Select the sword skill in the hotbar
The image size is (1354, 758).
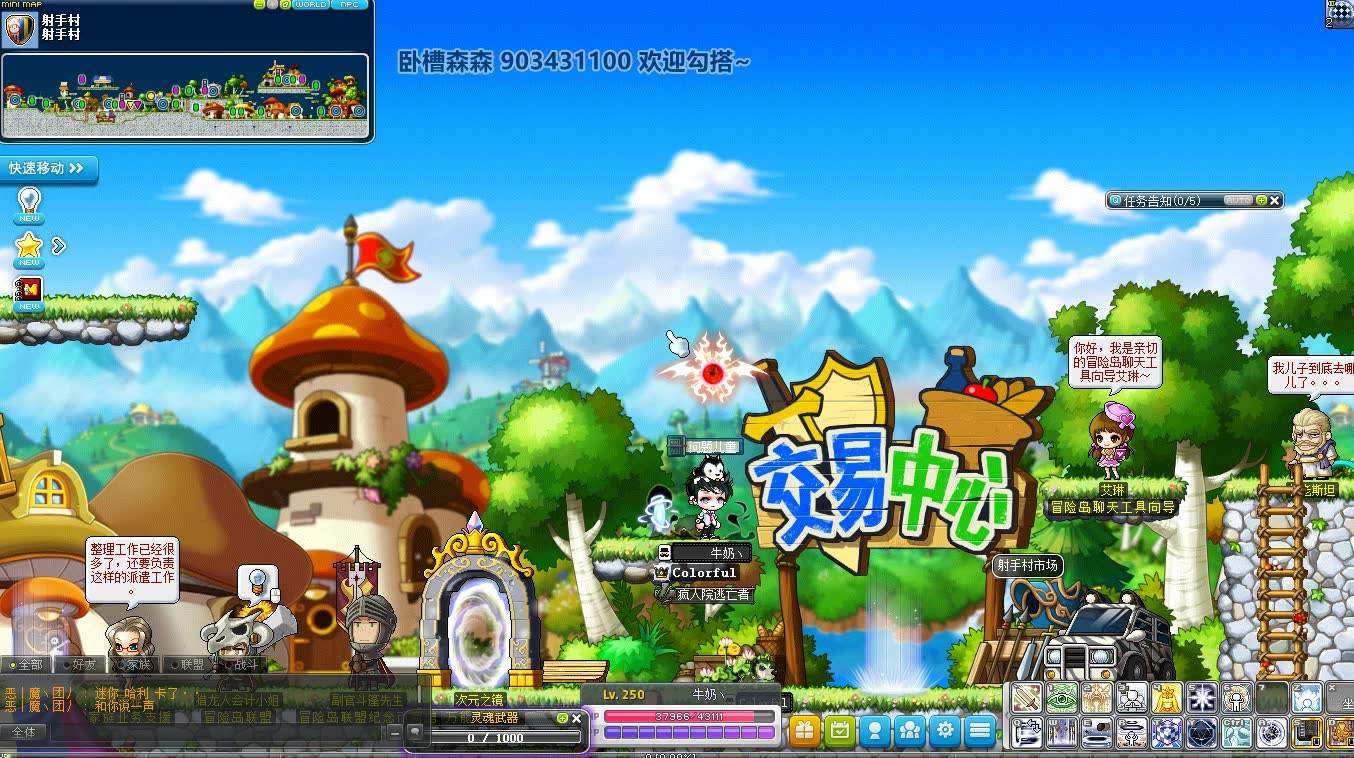(1026, 697)
